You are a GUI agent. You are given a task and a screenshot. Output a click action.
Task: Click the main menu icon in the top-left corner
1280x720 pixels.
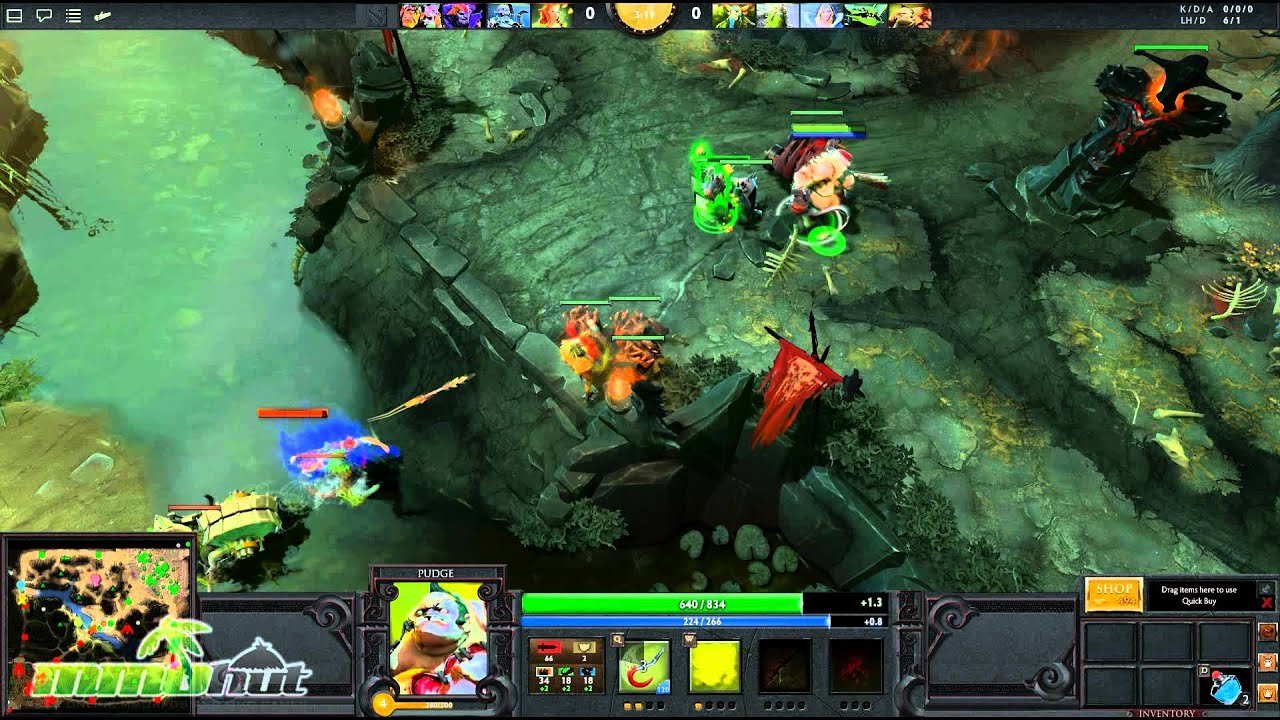[12, 16]
